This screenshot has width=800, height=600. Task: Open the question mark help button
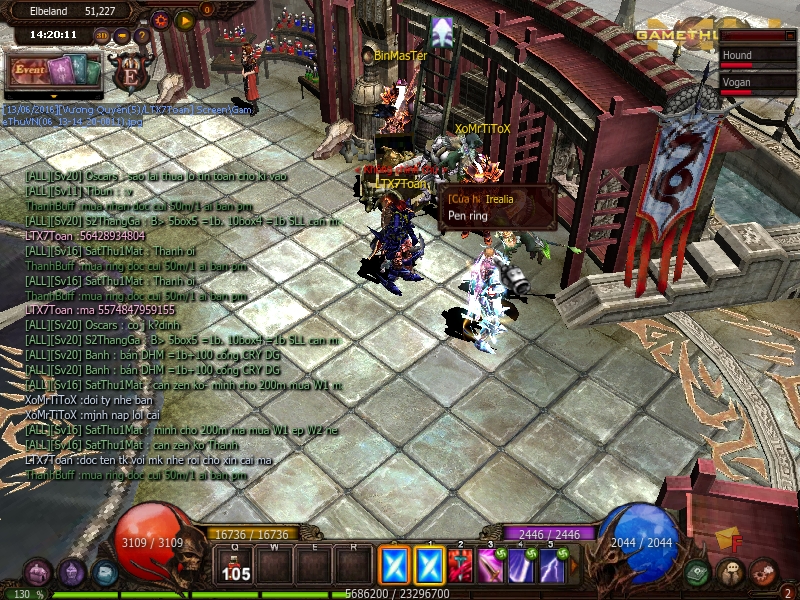coord(141,36)
